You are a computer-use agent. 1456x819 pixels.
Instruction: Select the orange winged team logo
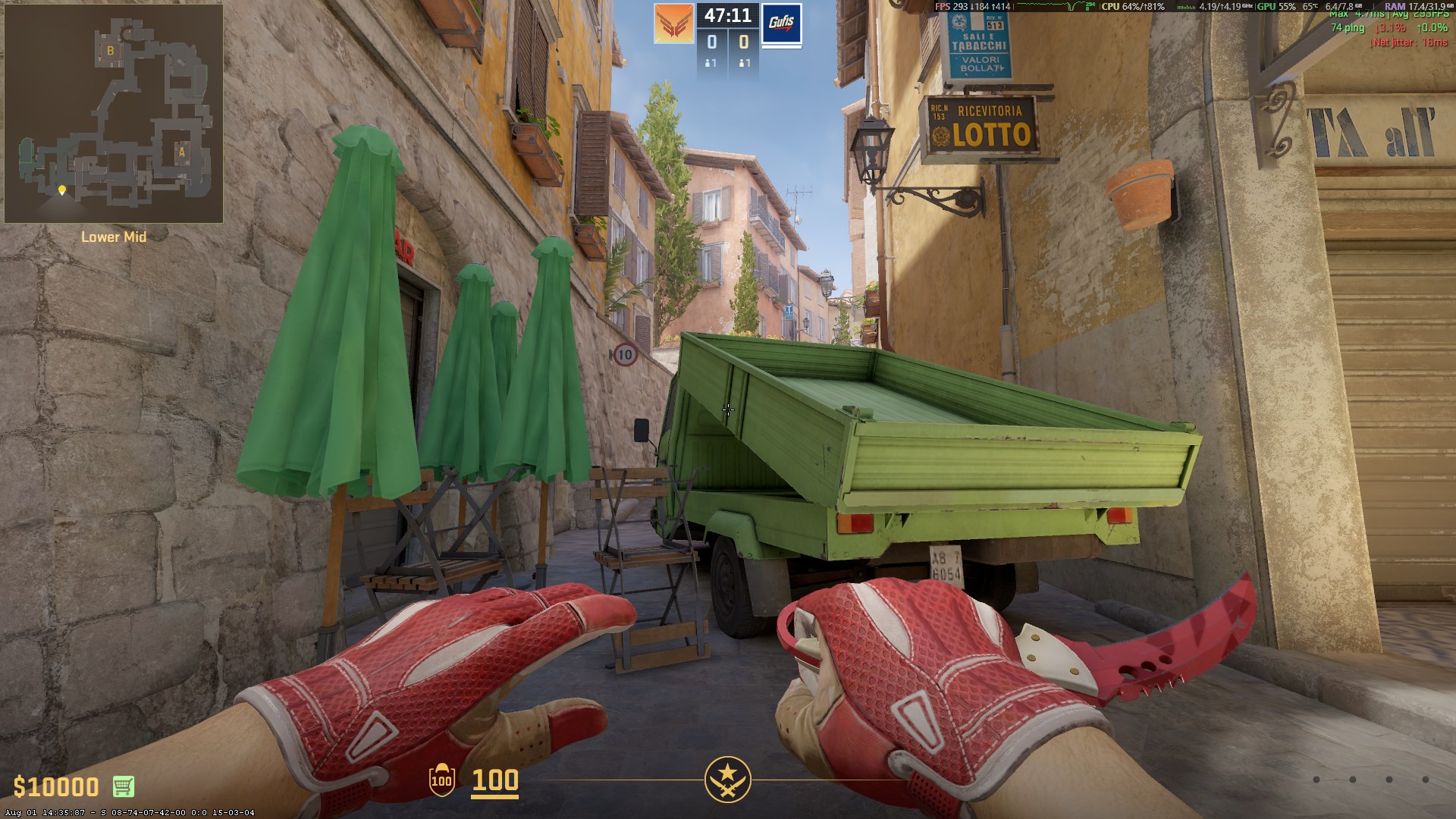tap(674, 24)
